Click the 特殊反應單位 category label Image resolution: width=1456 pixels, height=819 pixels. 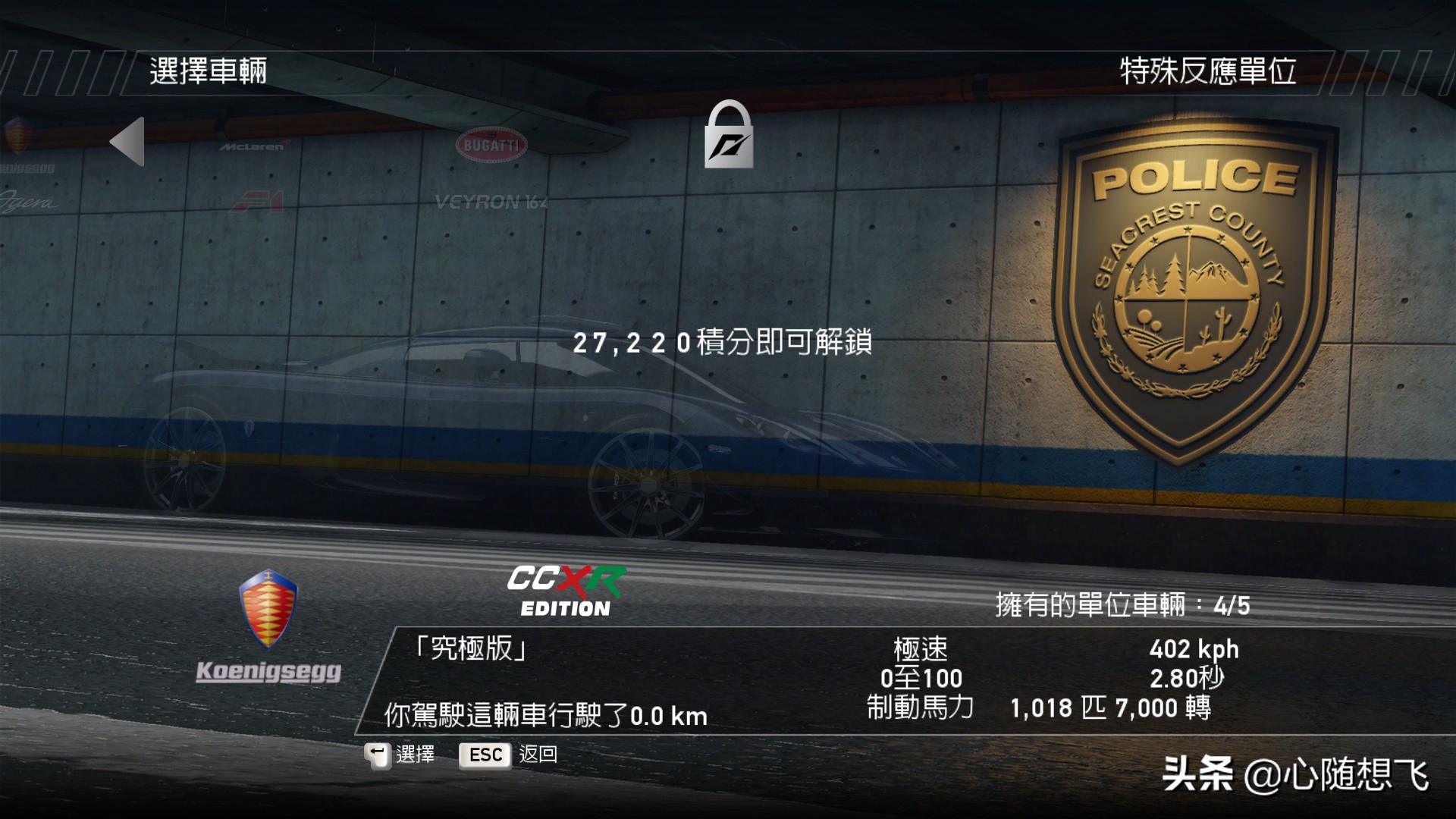(1207, 73)
